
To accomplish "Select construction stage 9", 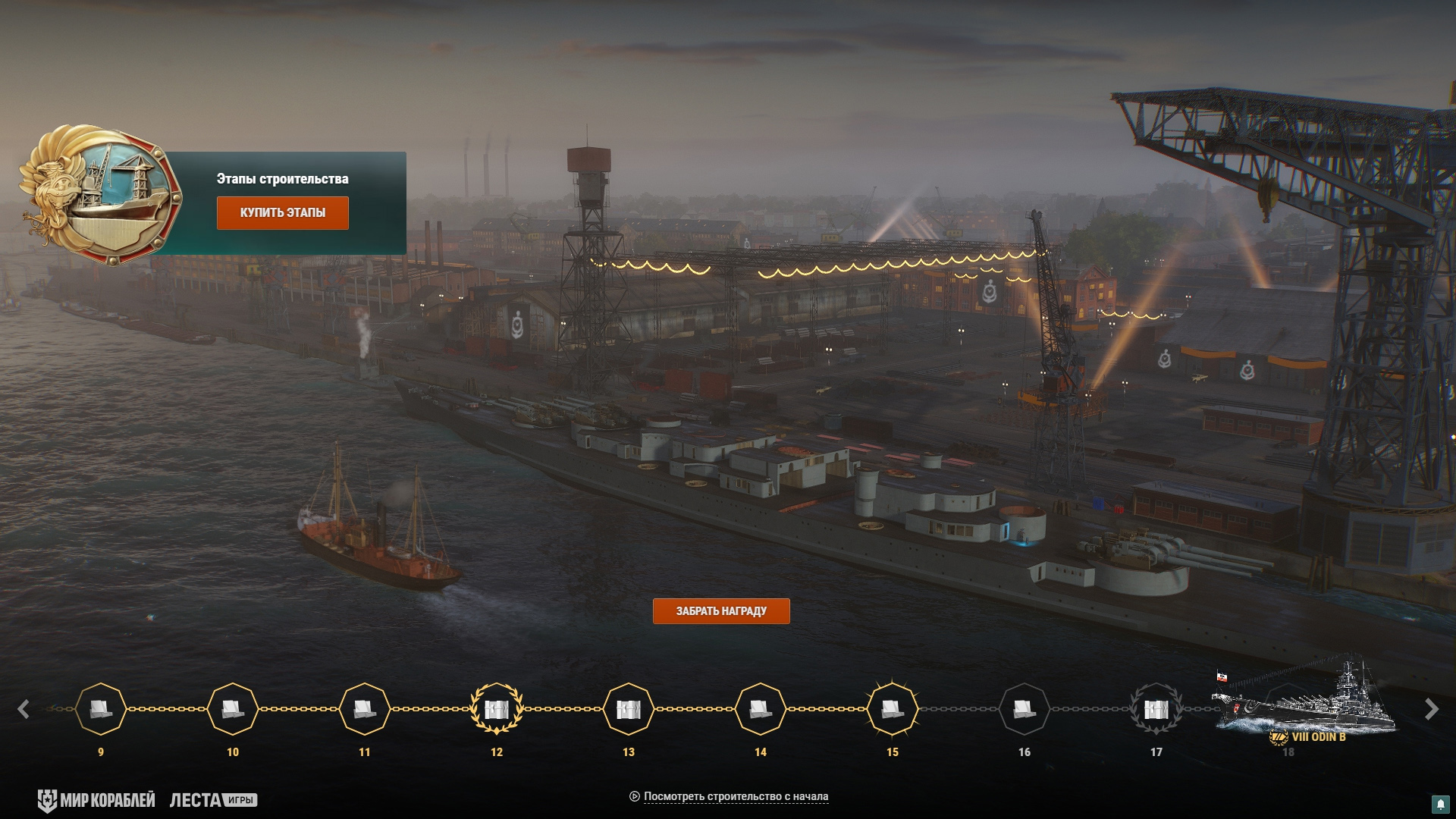I will 101,709.
